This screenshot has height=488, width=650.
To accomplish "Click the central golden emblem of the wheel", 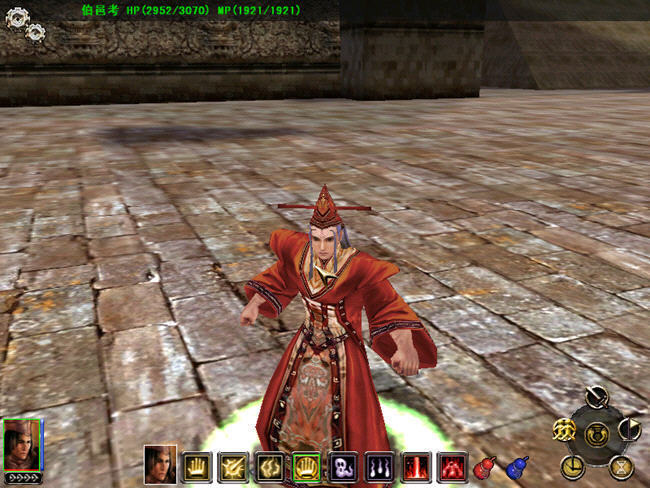I will point(597,433).
